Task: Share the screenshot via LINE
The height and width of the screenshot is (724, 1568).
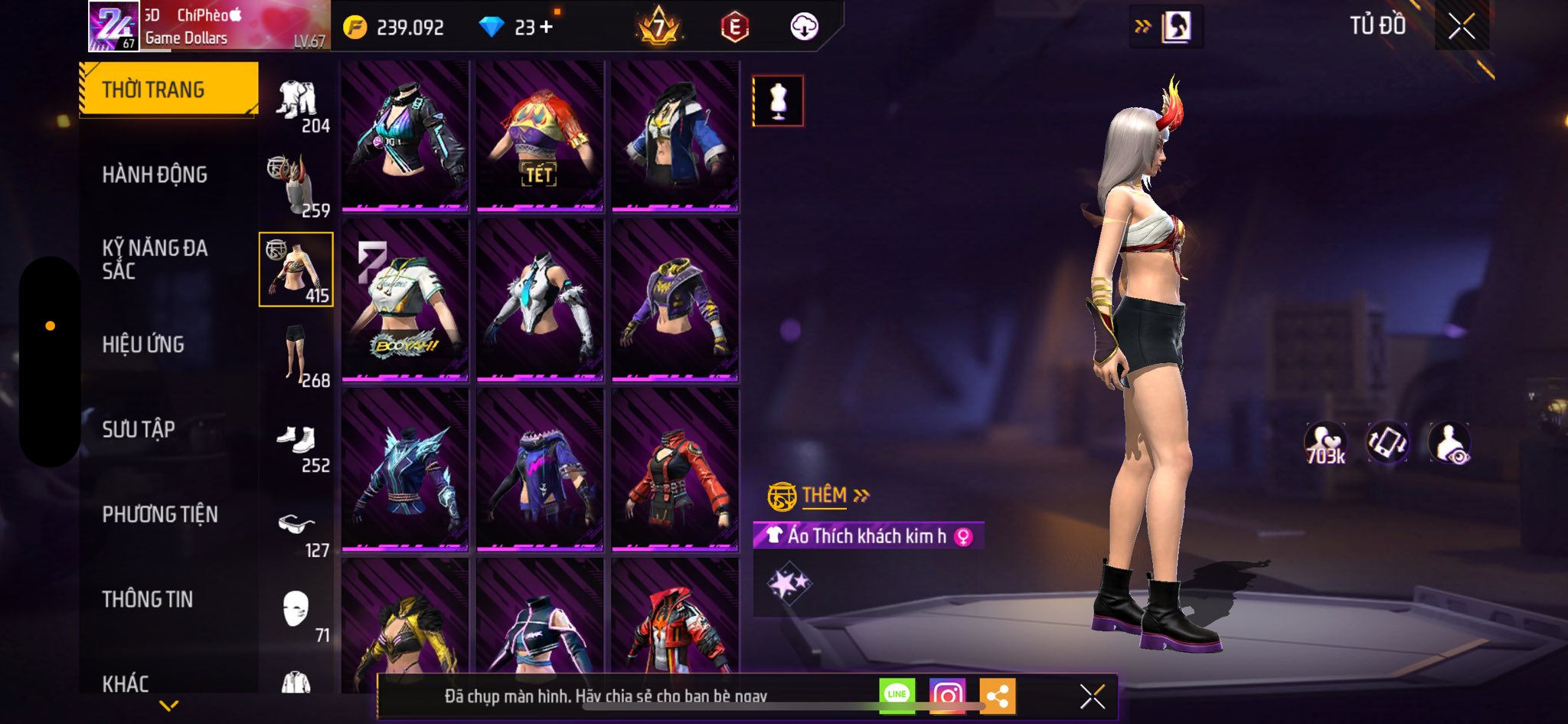Action: [897, 696]
